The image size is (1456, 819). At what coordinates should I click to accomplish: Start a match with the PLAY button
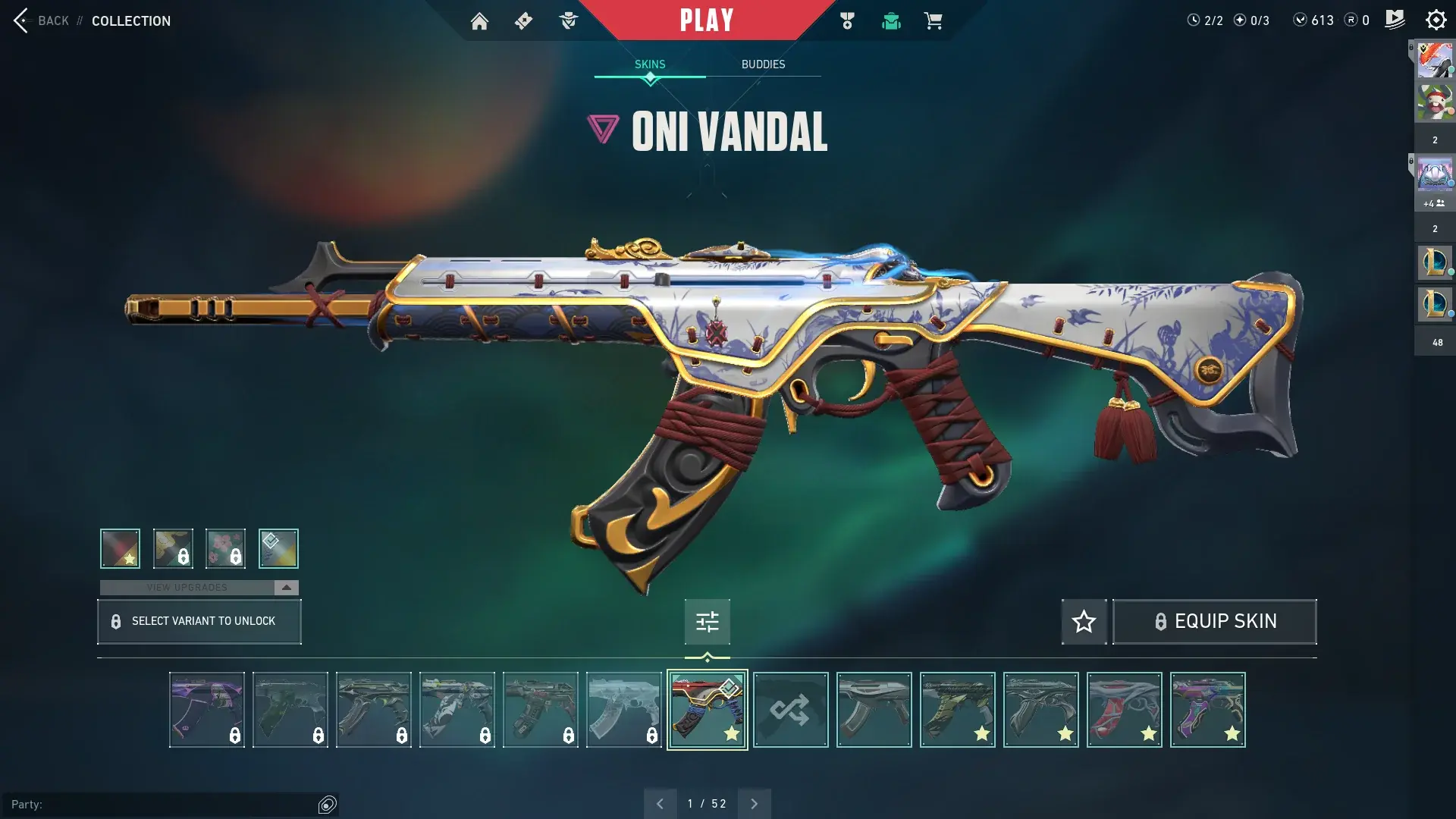[706, 20]
